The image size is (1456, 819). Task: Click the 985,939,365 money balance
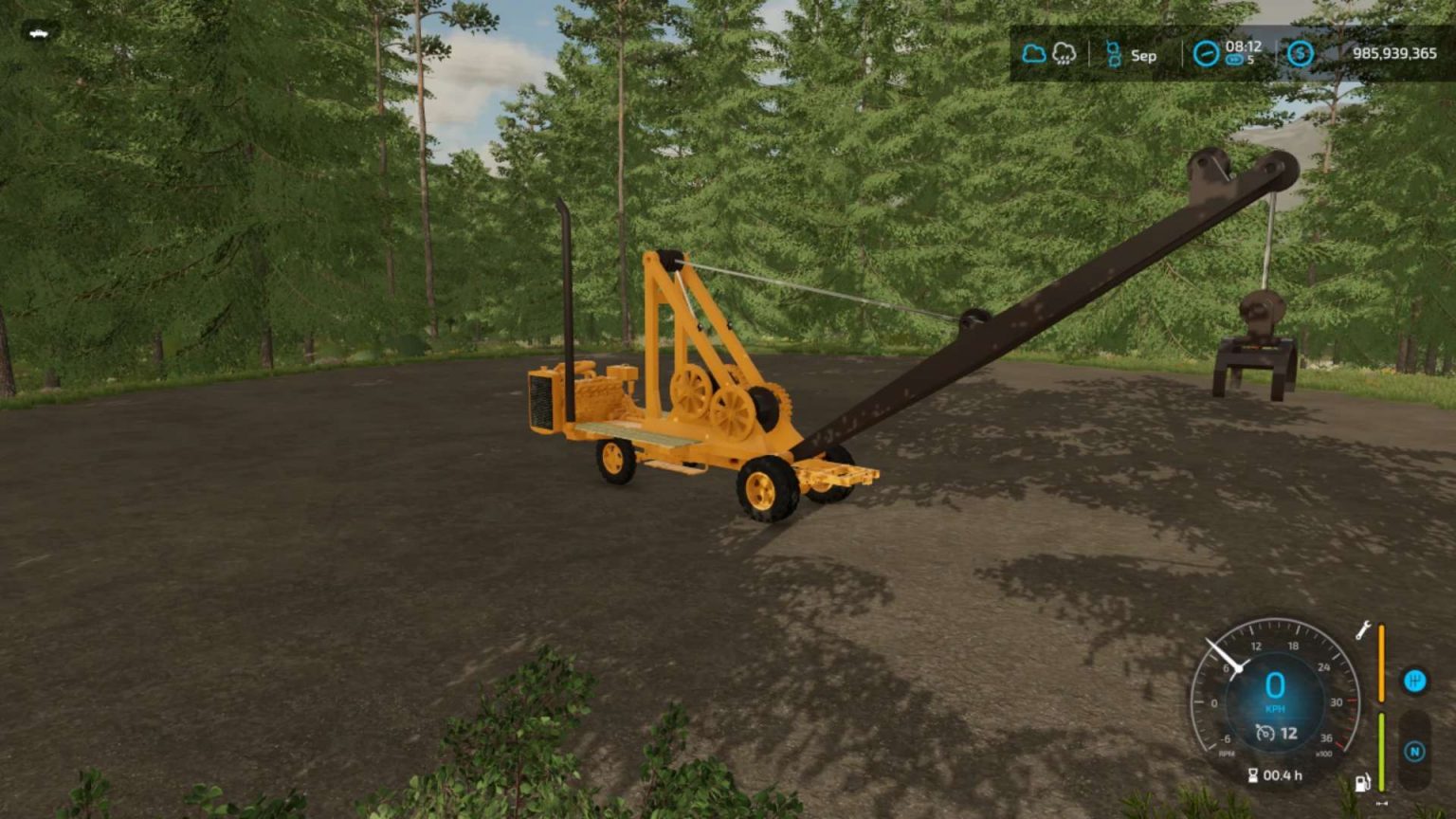[1395, 54]
